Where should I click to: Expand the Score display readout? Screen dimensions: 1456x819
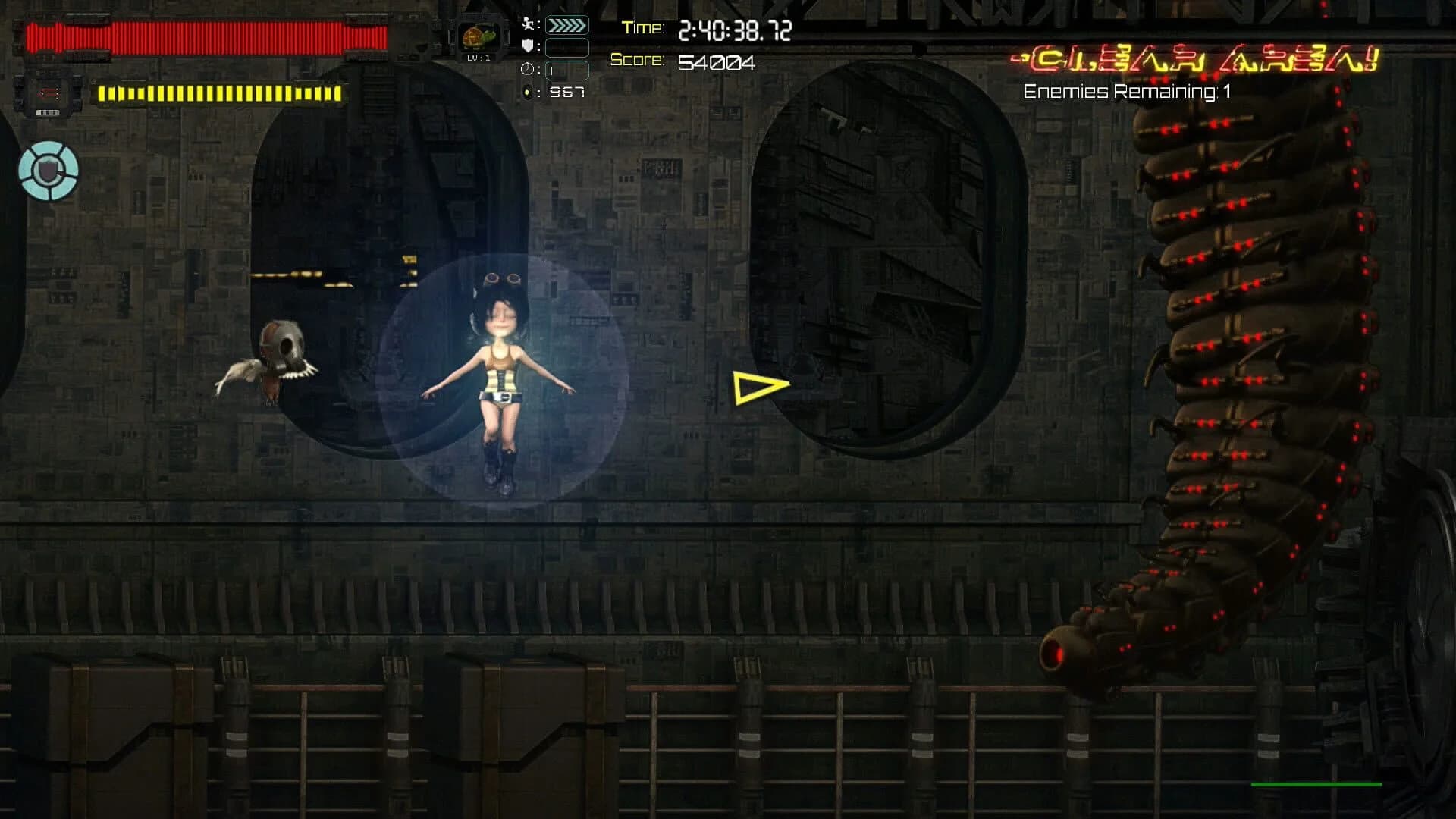(x=717, y=63)
